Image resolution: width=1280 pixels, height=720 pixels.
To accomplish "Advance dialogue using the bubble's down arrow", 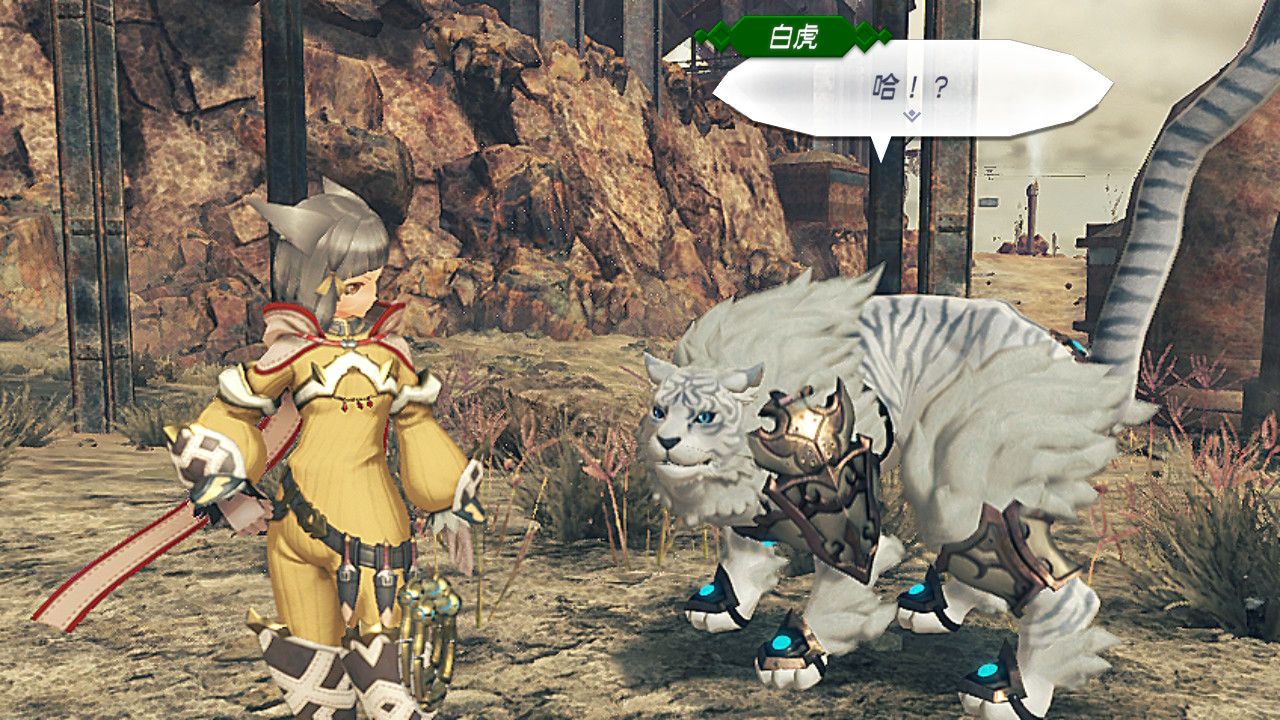I will point(911,116).
